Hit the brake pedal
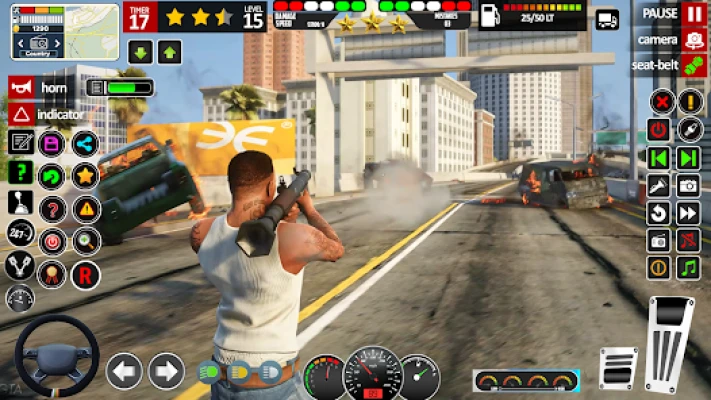Screen dimensions: 711x400 (618, 366)
